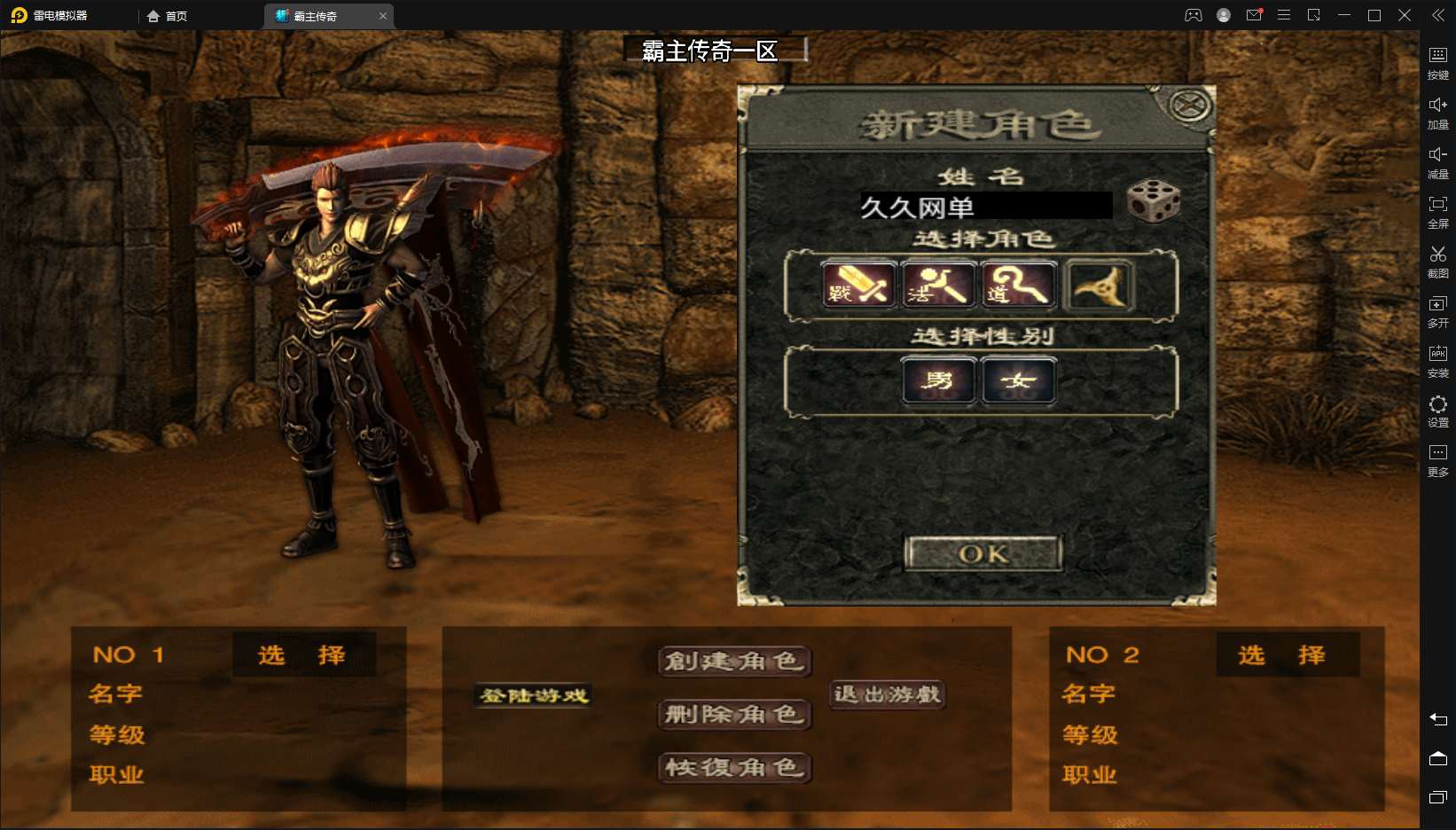Exit the game
The image size is (1456, 830).
tap(887, 694)
